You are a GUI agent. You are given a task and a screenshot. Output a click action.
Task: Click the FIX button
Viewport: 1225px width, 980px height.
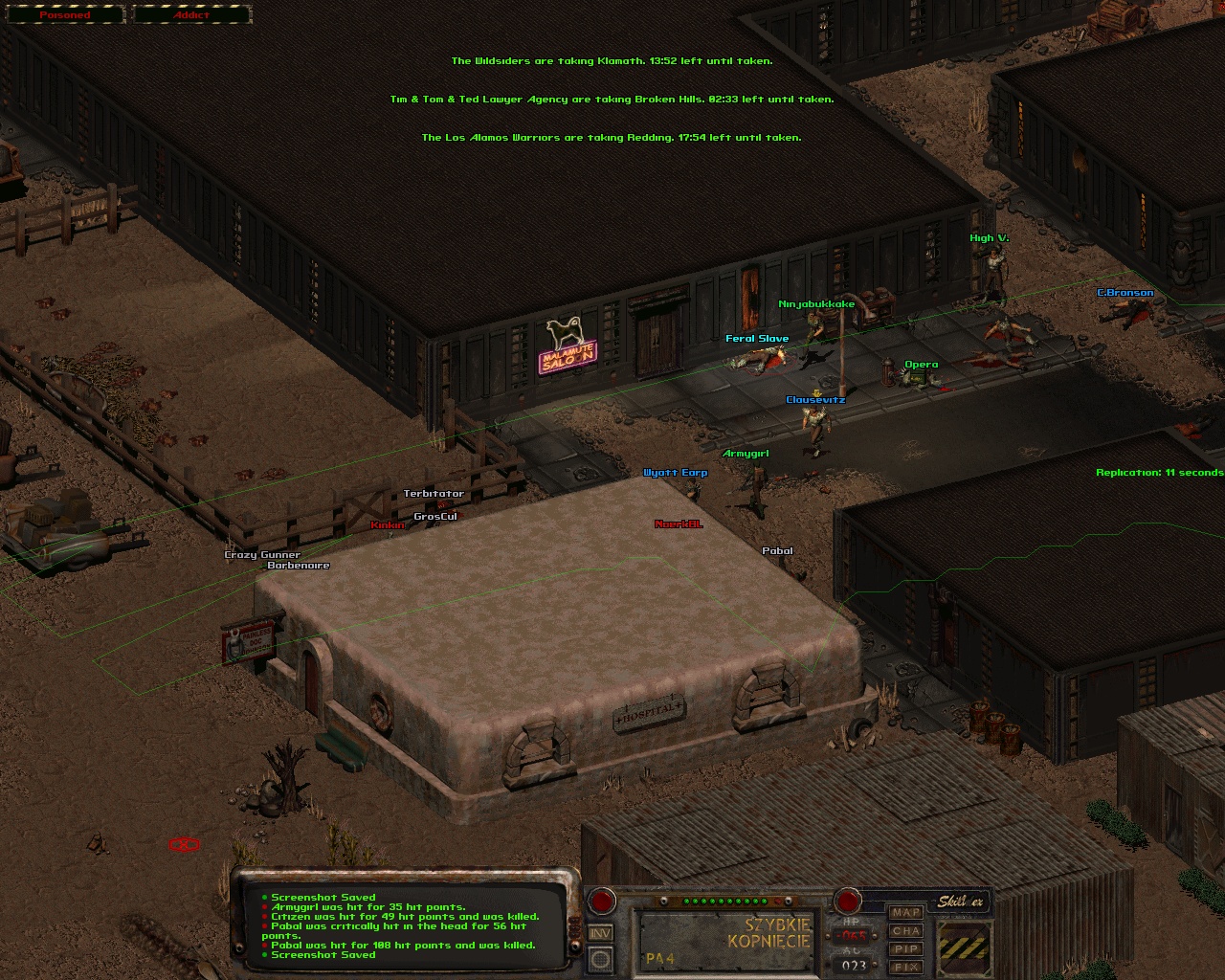pos(905,968)
